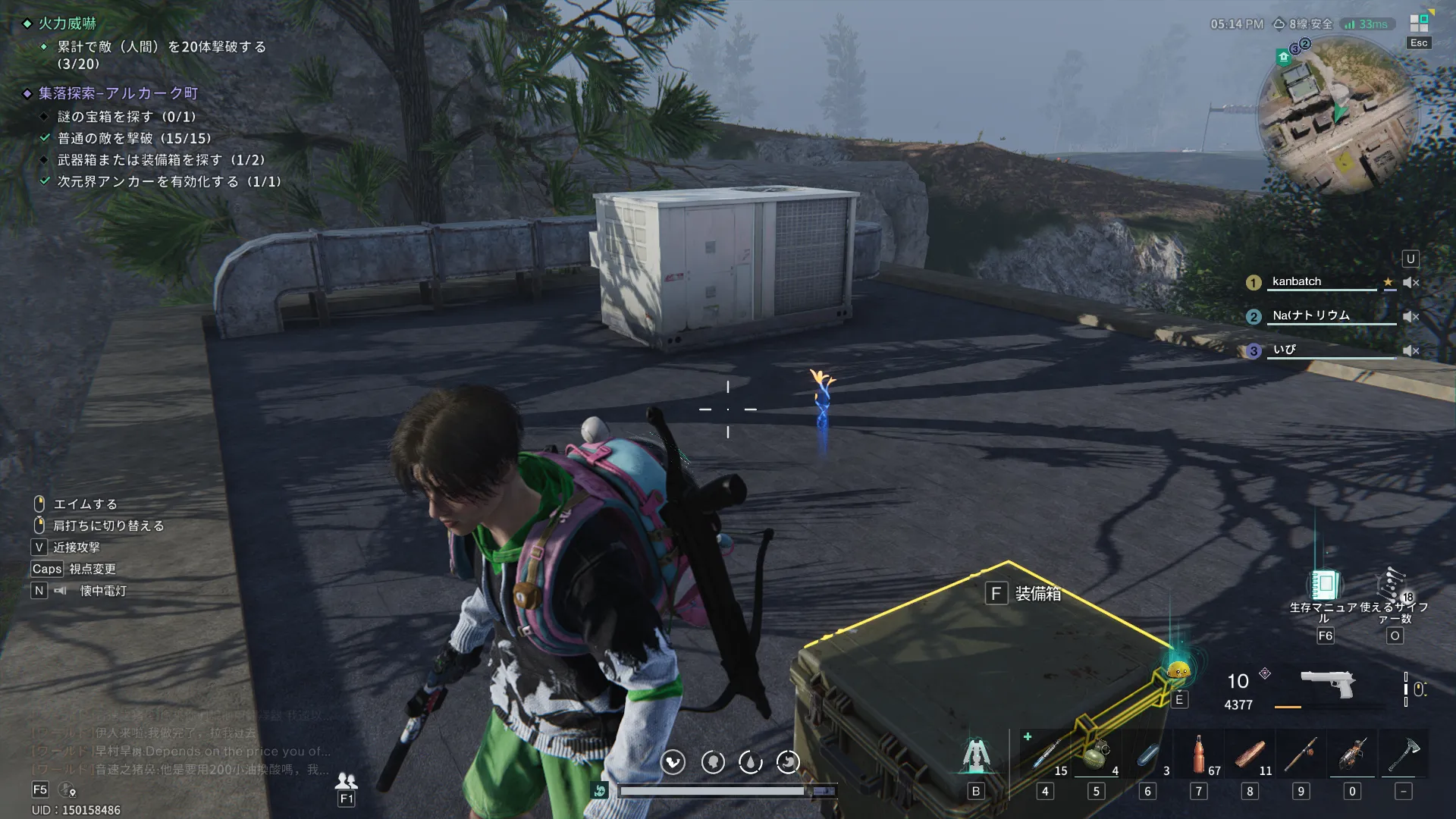Open the 集落探索-アルカーク町 quest entry
The image size is (1456, 819).
[118, 93]
